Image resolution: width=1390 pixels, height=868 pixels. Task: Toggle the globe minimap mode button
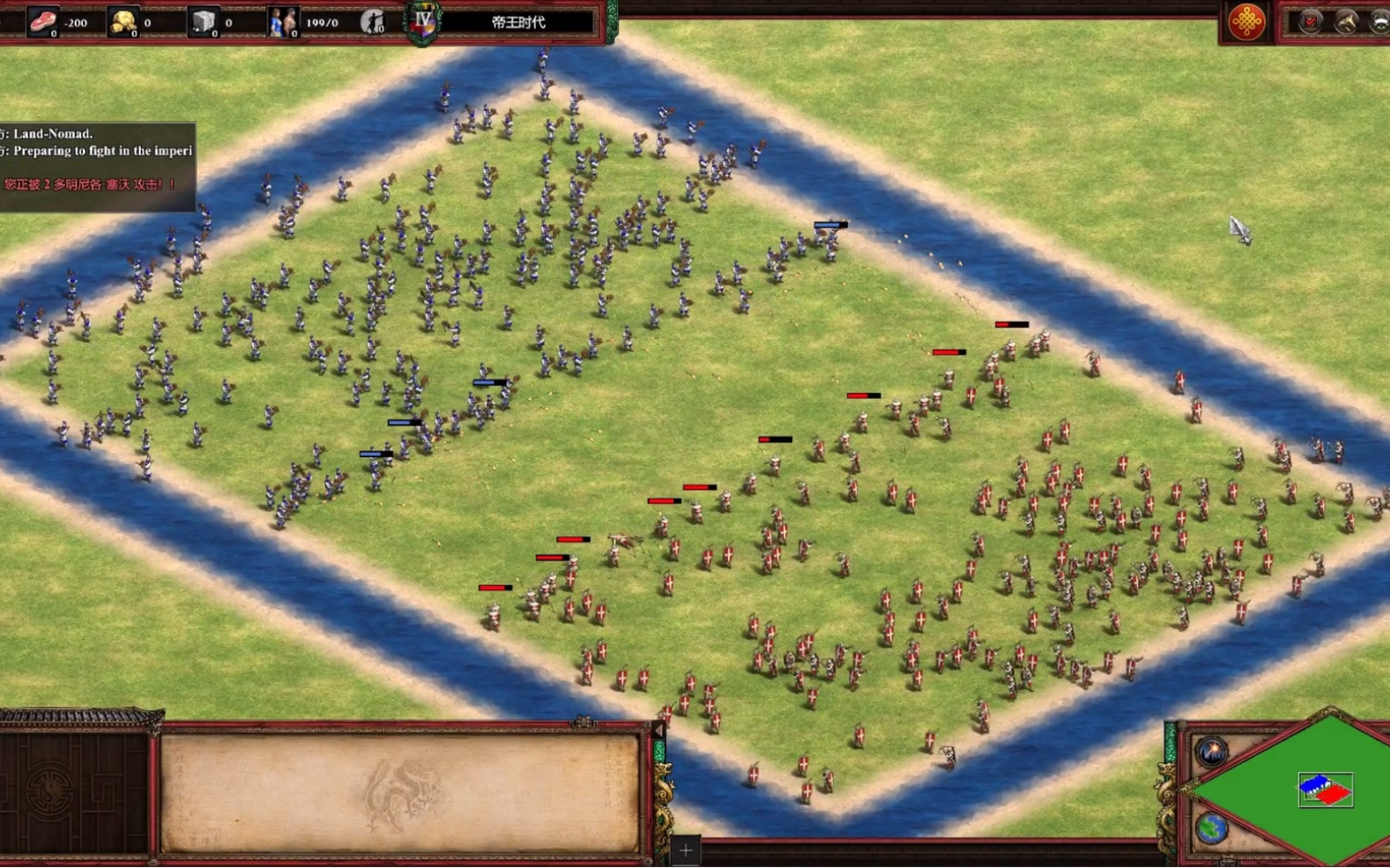pos(1212,828)
